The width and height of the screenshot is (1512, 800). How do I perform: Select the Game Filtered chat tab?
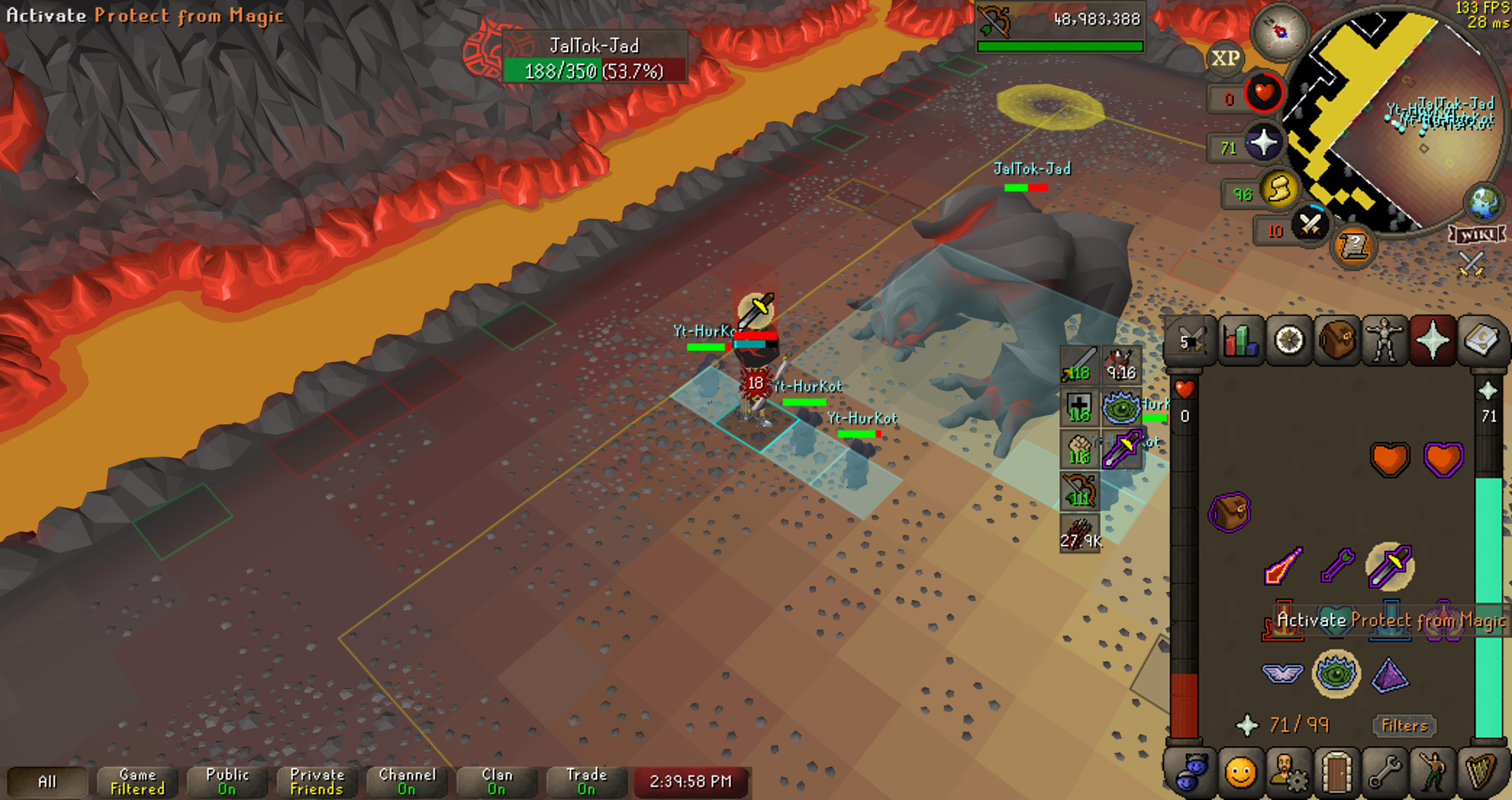click(138, 781)
